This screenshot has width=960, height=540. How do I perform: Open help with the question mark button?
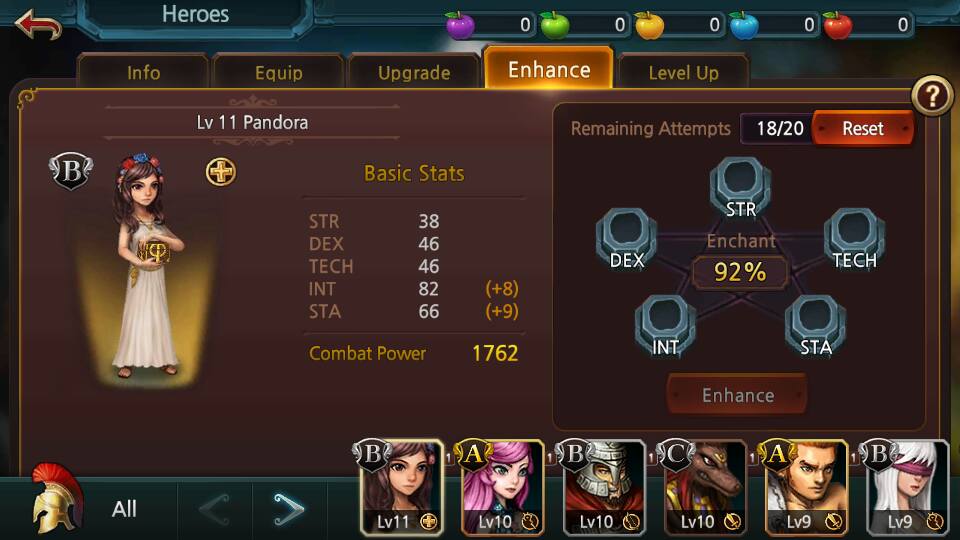(932, 97)
